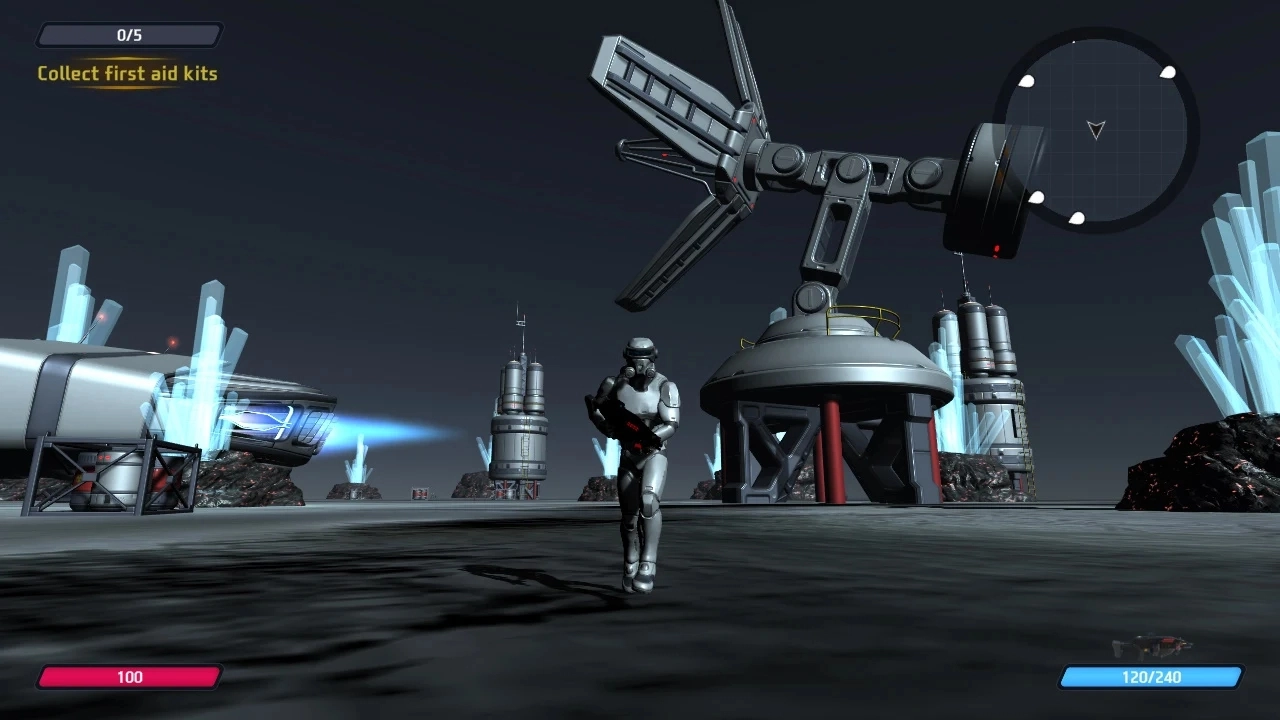This screenshot has width=1280, height=720.
Task: Select the Collect first aid kits objective
Action: (x=127, y=73)
